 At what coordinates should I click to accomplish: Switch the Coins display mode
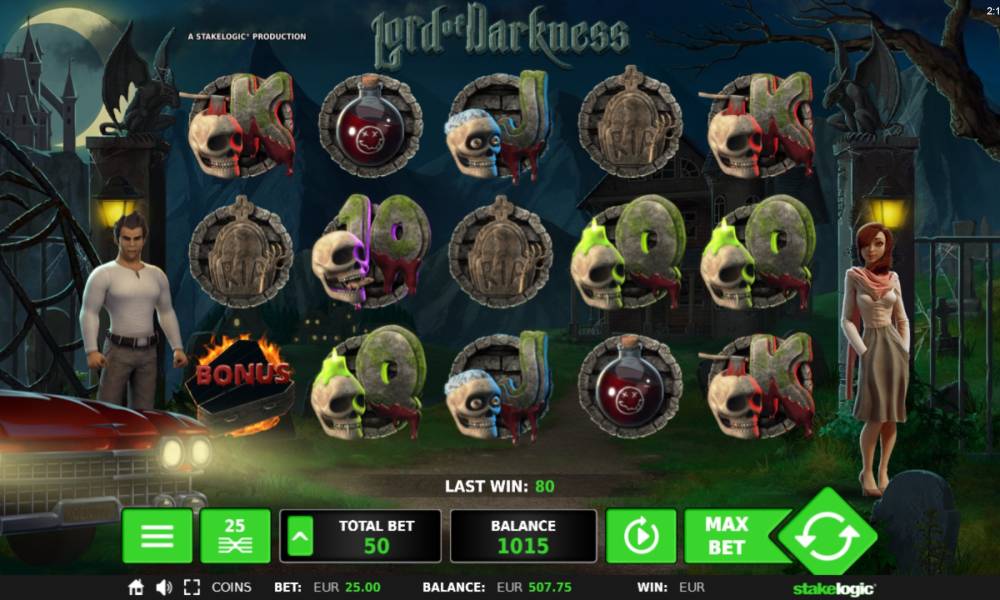(x=231, y=587)
